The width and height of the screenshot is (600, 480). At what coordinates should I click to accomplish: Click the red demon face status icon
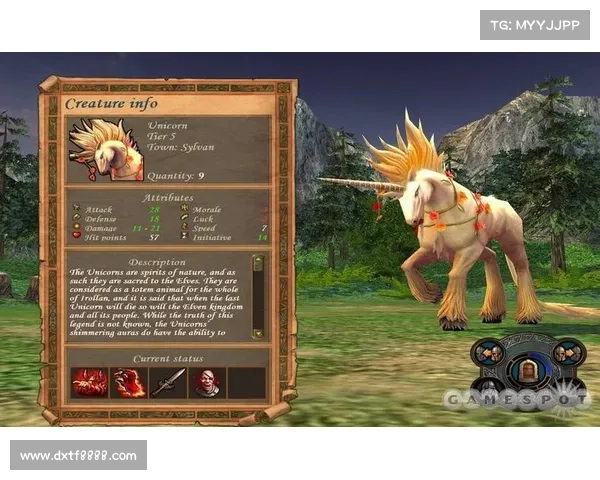click(x=89, y=384)
